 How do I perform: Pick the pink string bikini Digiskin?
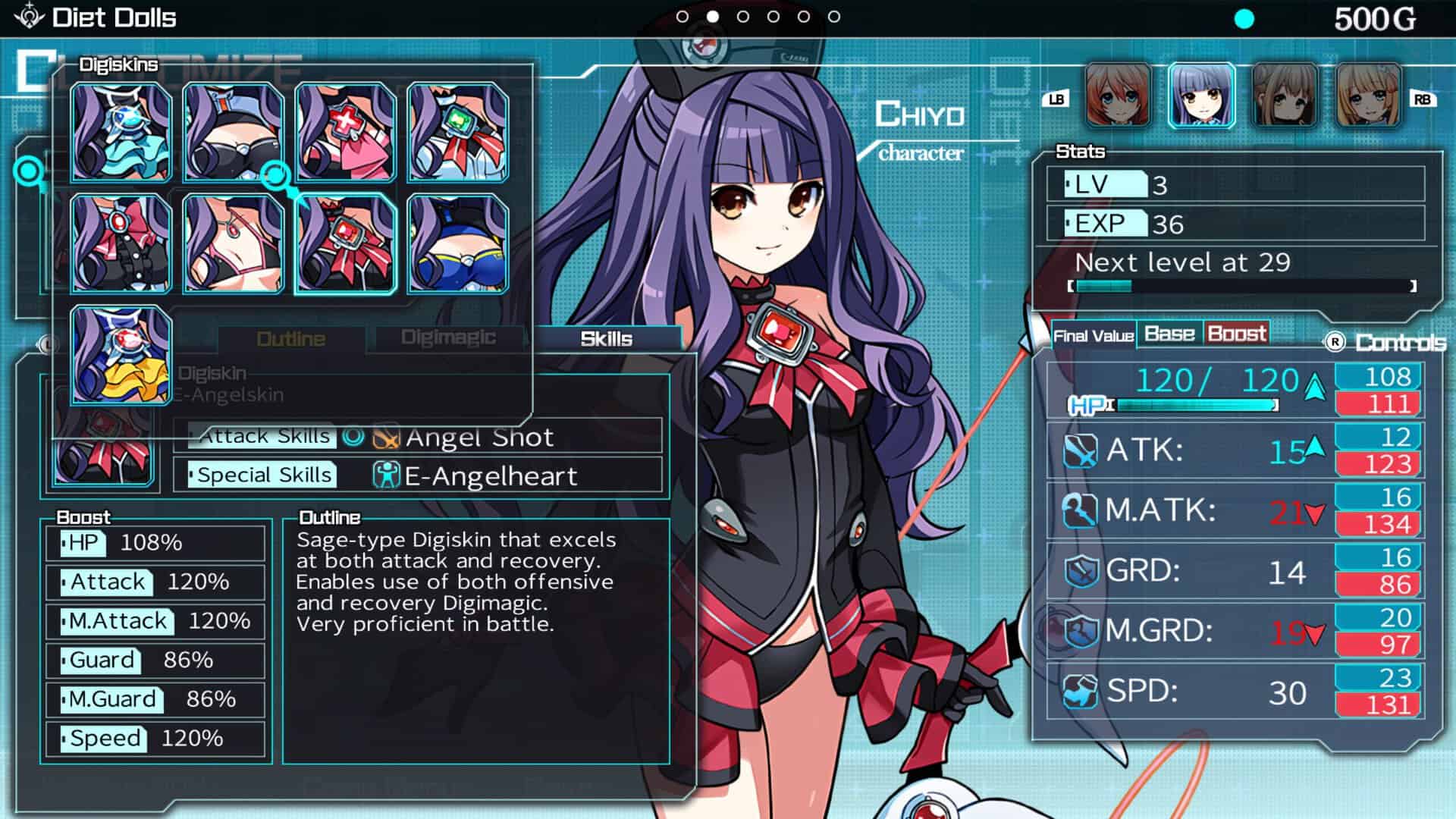point(234,243)
